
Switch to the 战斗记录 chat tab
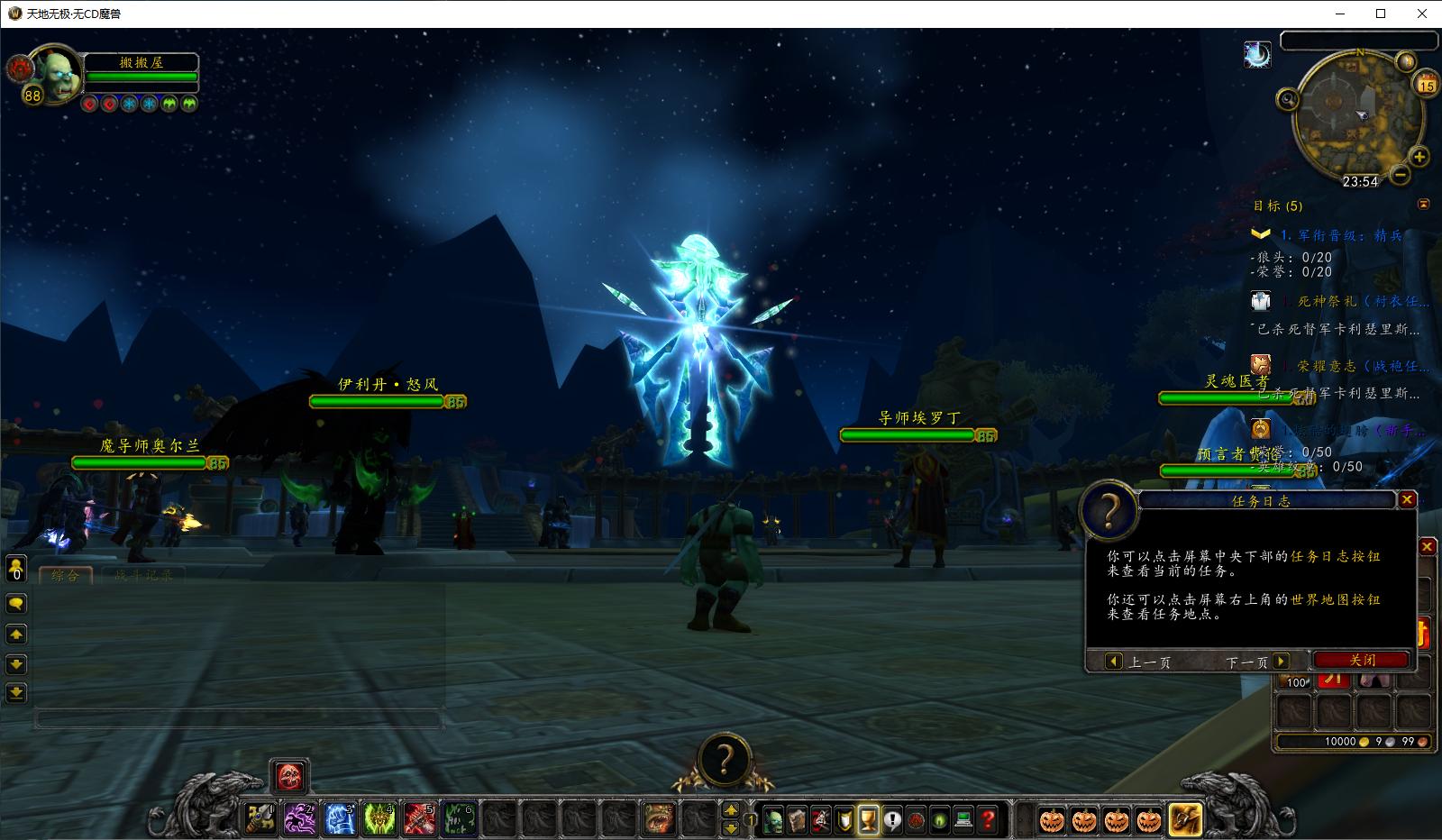pyautogui.click(x=144, y=575)
